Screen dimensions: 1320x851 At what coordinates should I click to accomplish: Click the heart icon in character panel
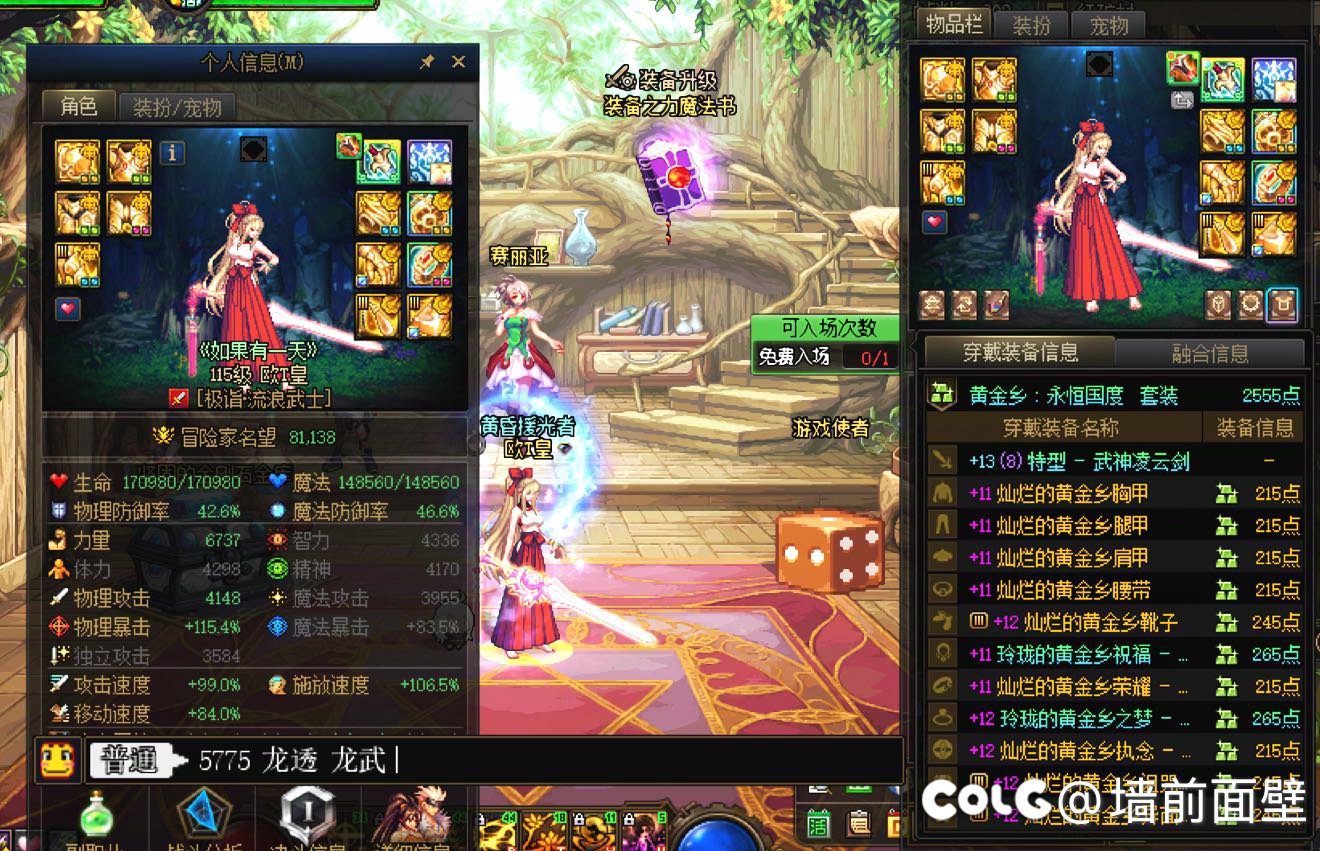pos(68,309)
